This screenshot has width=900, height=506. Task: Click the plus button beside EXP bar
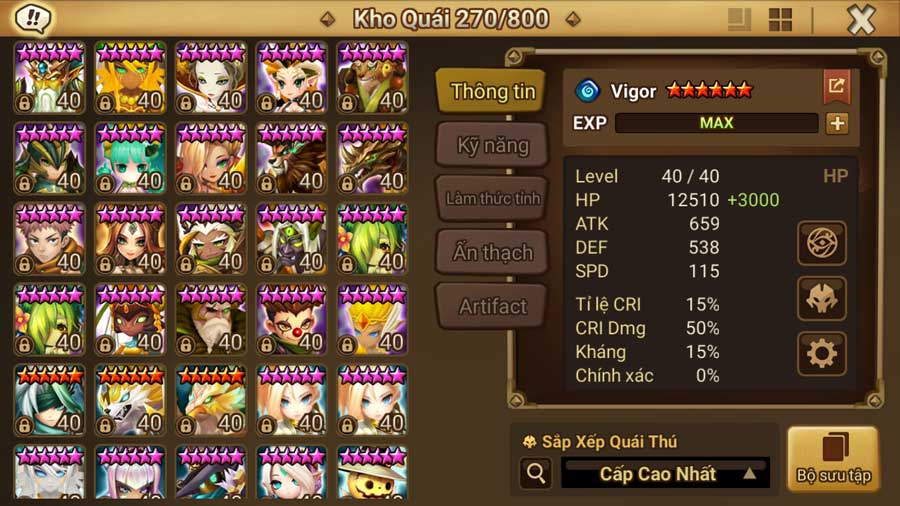pyautogui.click(x=837, y=123)
